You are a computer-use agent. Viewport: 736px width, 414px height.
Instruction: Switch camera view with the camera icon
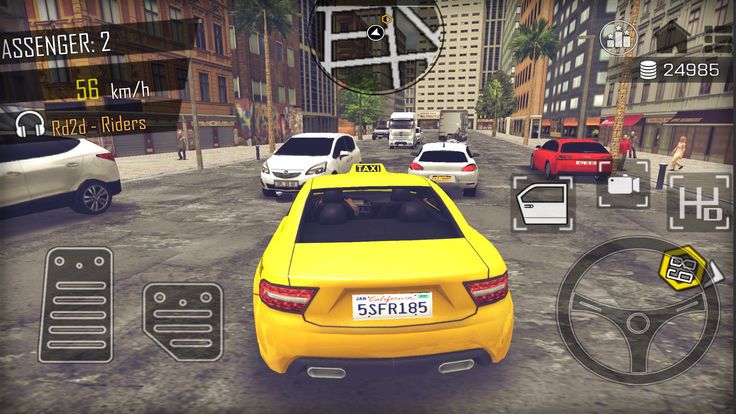tap(622, 186)
